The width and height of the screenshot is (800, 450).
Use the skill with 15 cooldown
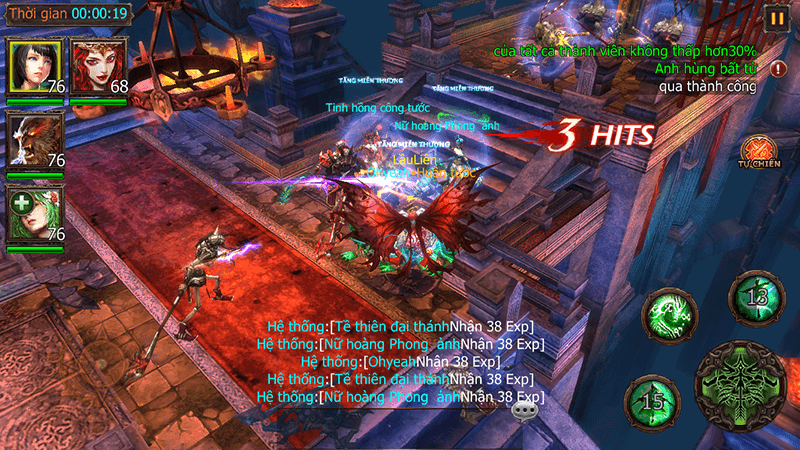tap(653, 401)
